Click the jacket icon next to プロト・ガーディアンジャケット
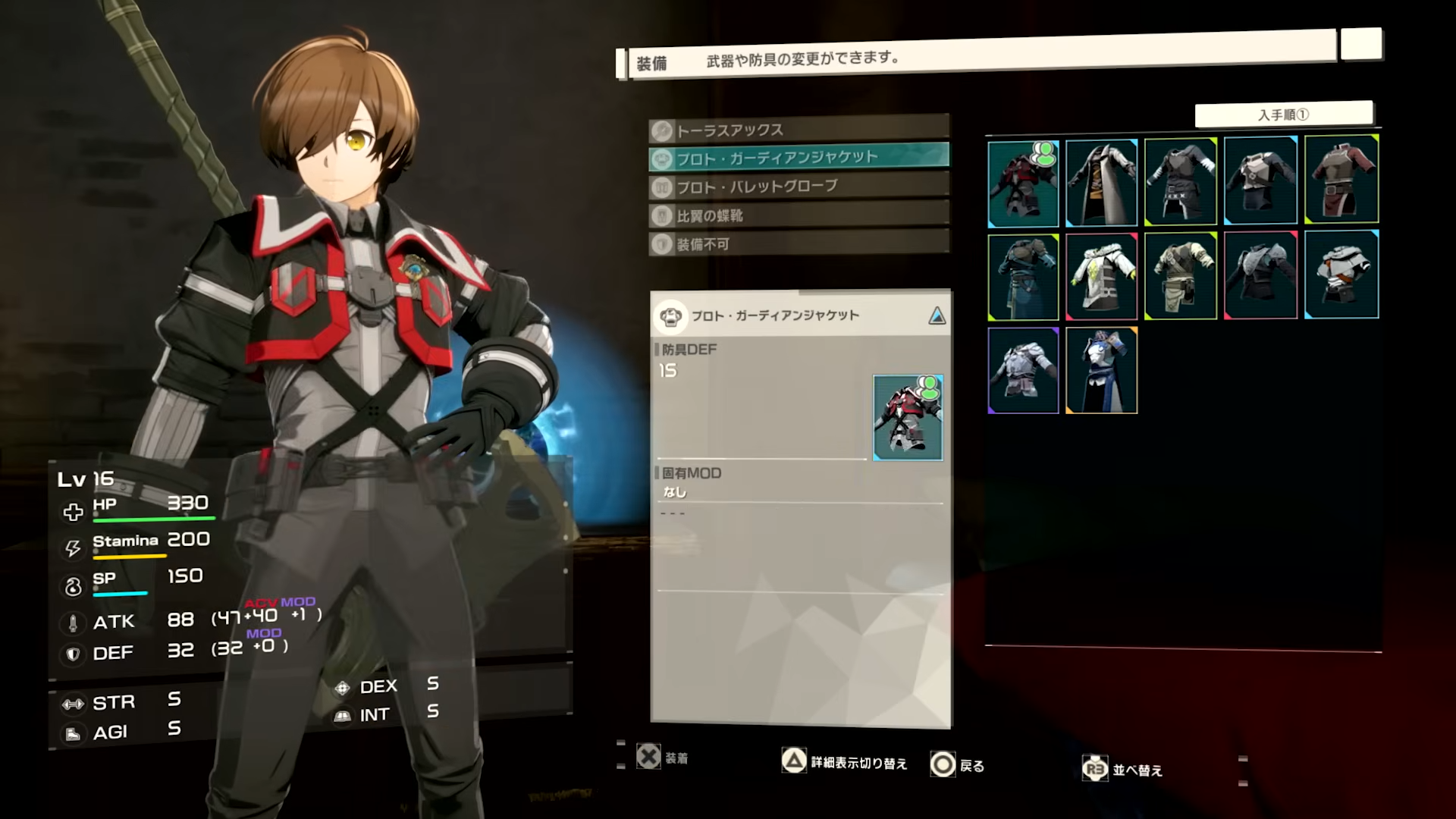Image resolution: width=1456 pixels, height=819 pixels. (x=662, y=157)
